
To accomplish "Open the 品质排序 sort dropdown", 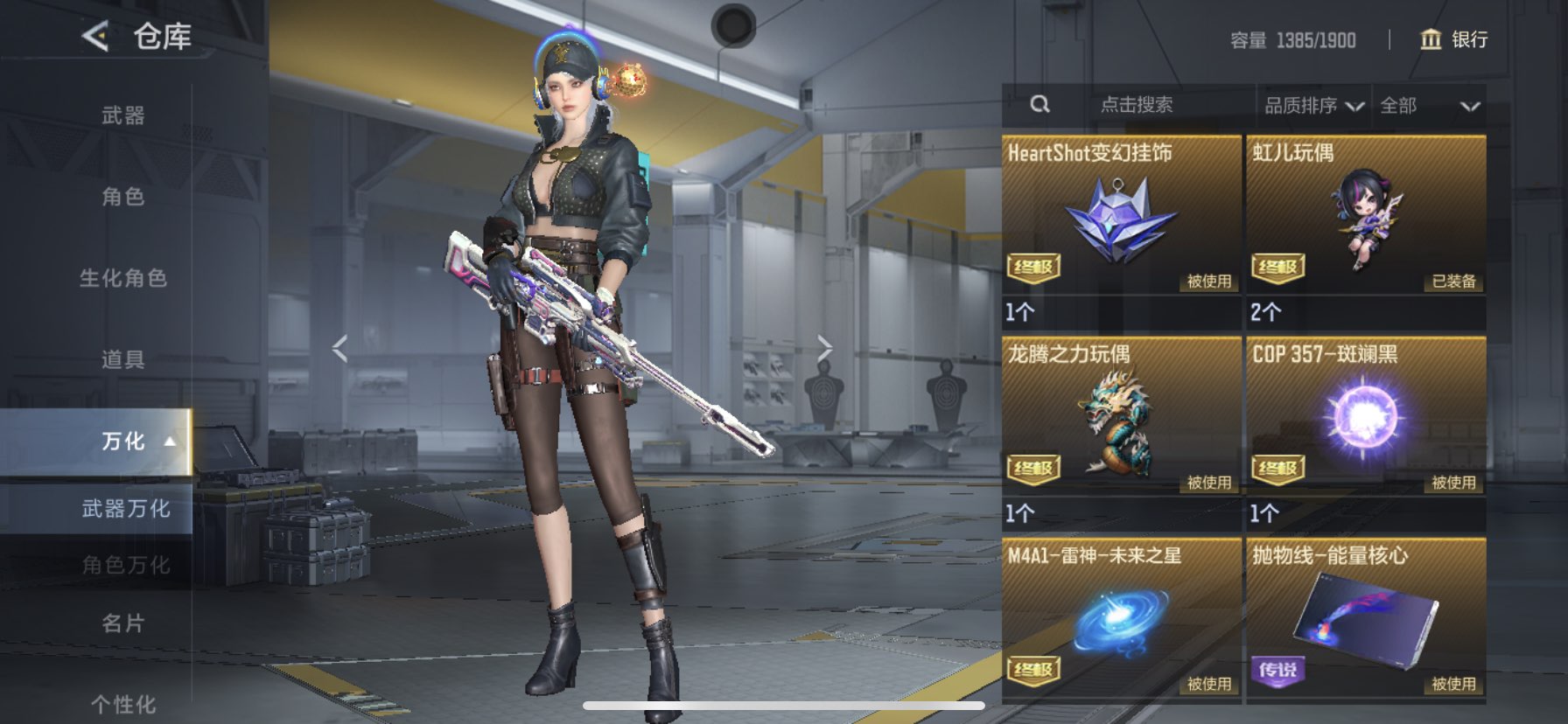I will [1312, 106].
